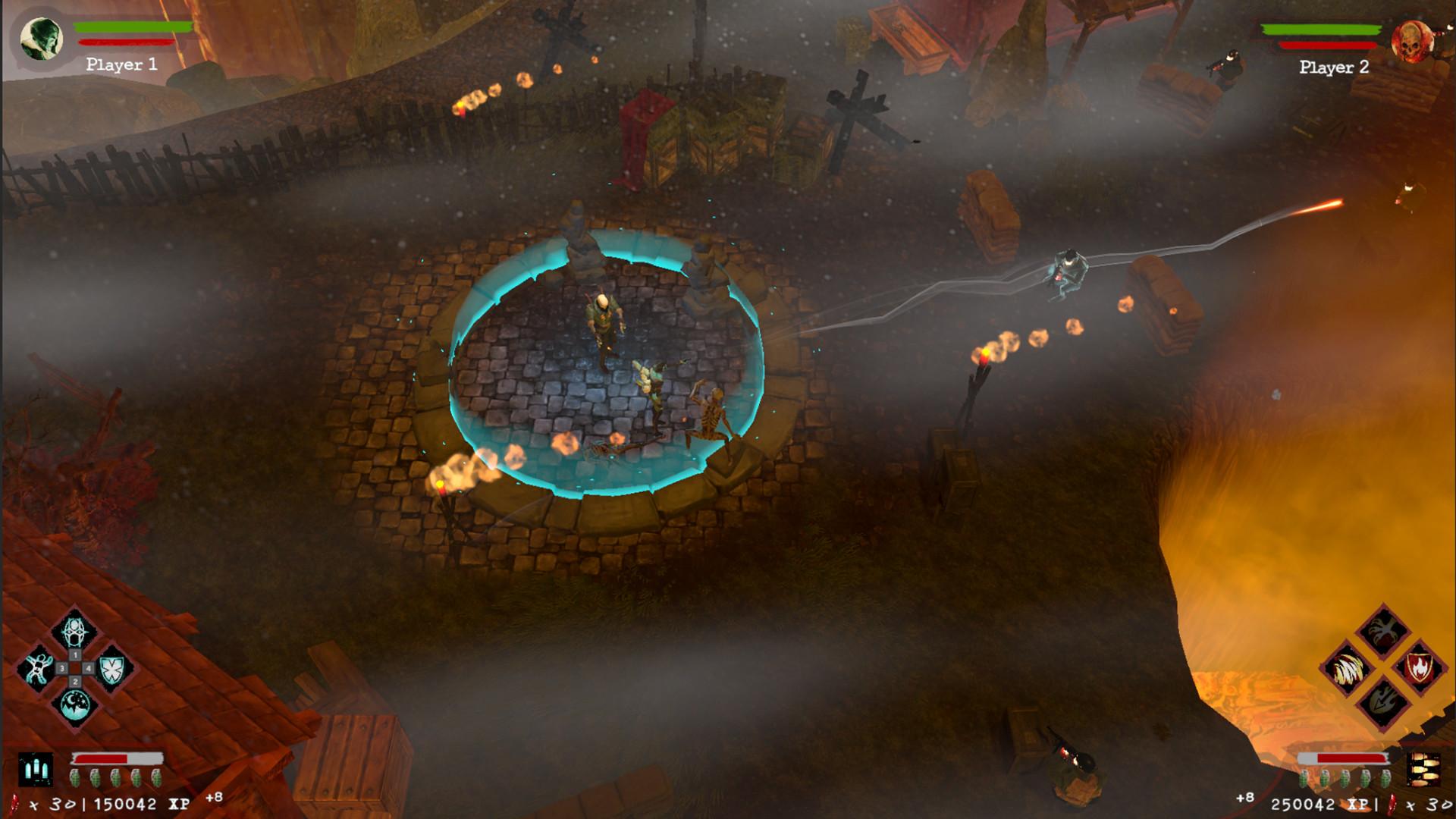Click the 250042 XP counter
Screen dimensions: 1456x819
pos(1302,803)
